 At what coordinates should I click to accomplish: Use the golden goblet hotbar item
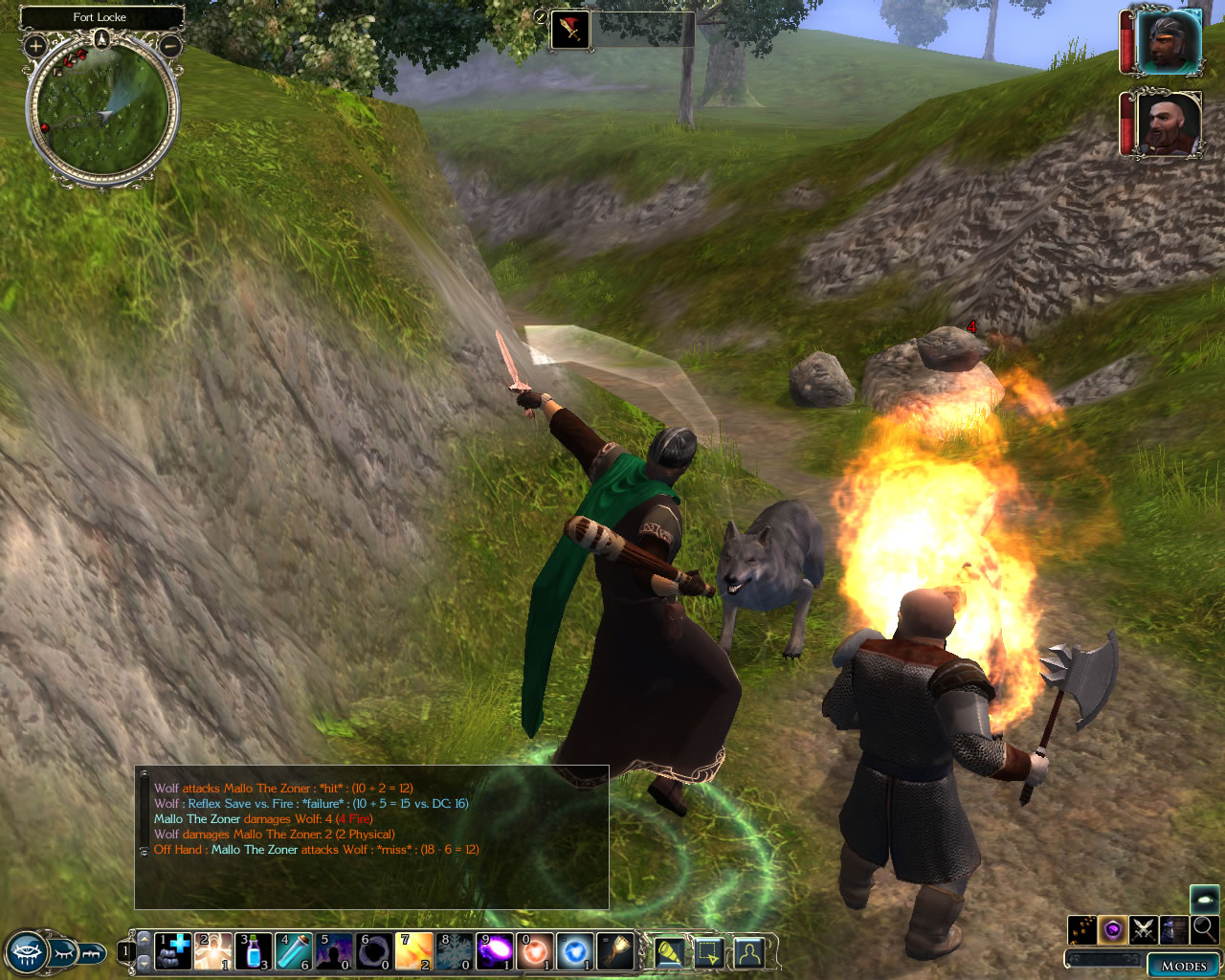point(615,951)
